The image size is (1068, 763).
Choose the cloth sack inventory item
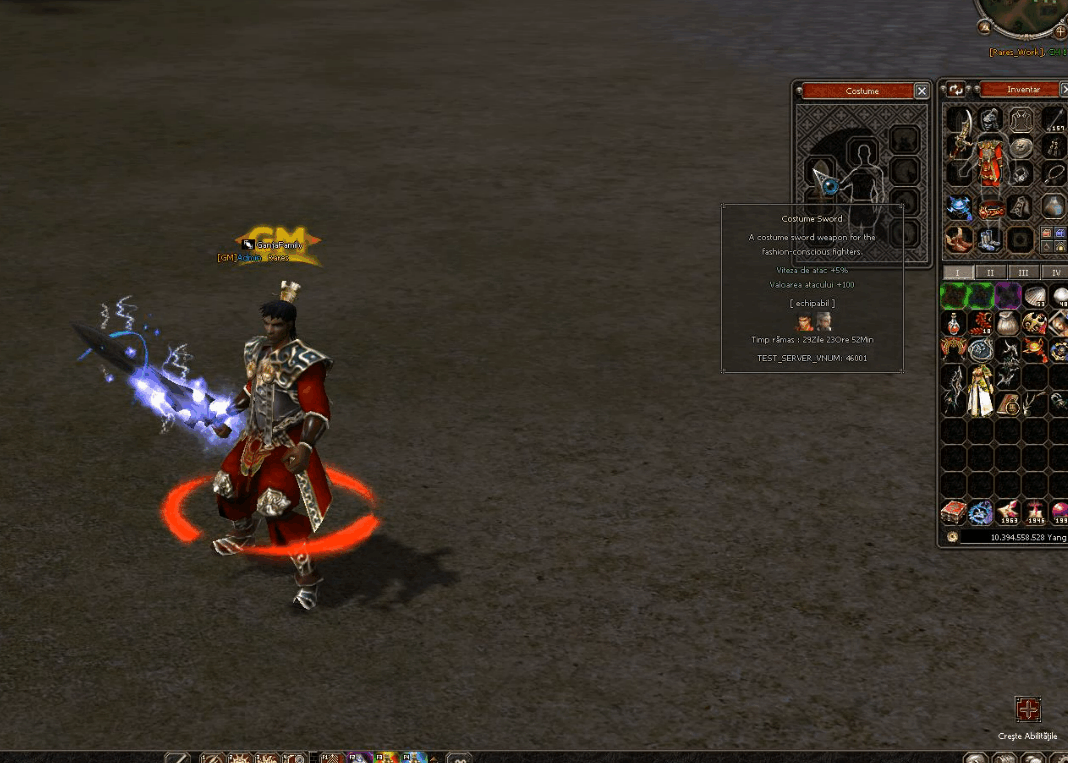(x=1007, y=323)
